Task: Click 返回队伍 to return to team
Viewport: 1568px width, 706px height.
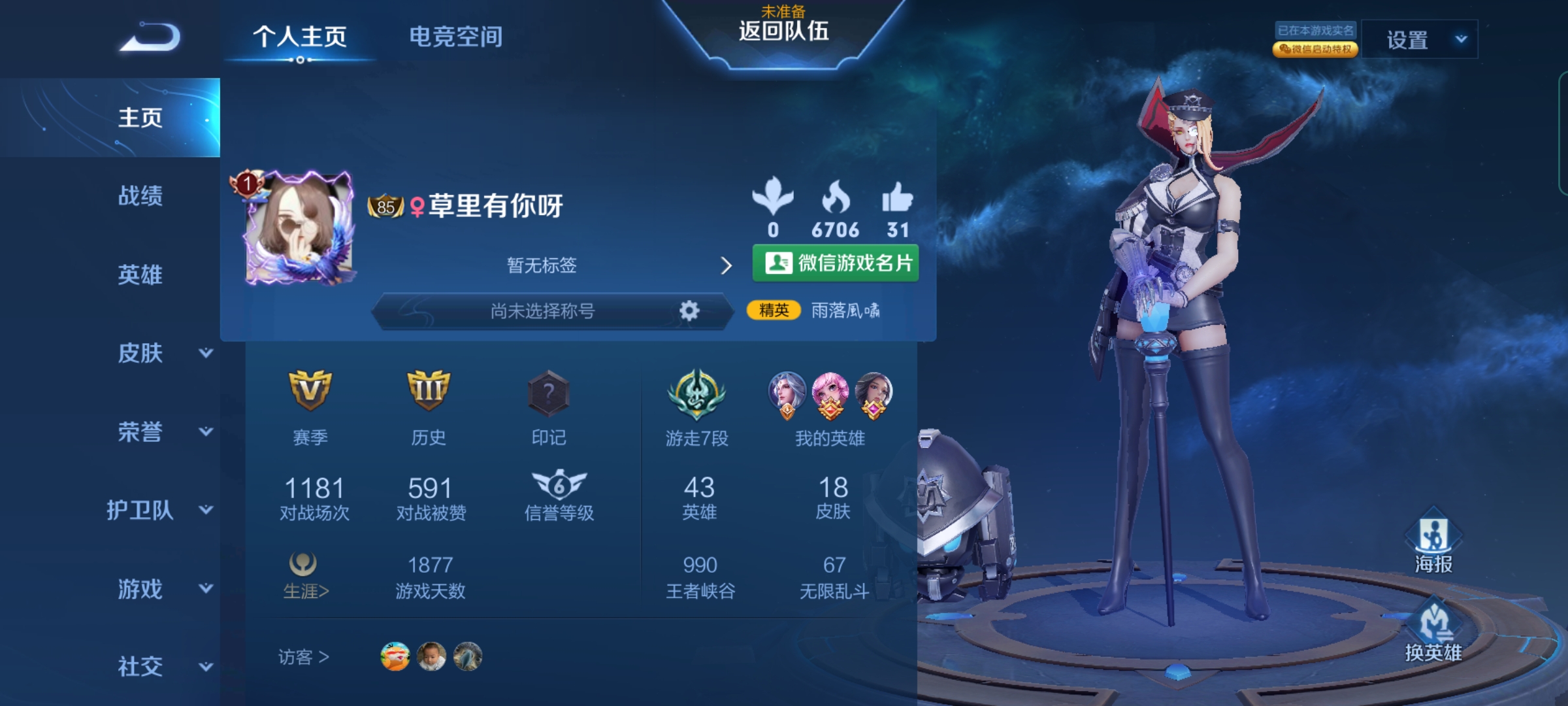Action: coord(783,31)
